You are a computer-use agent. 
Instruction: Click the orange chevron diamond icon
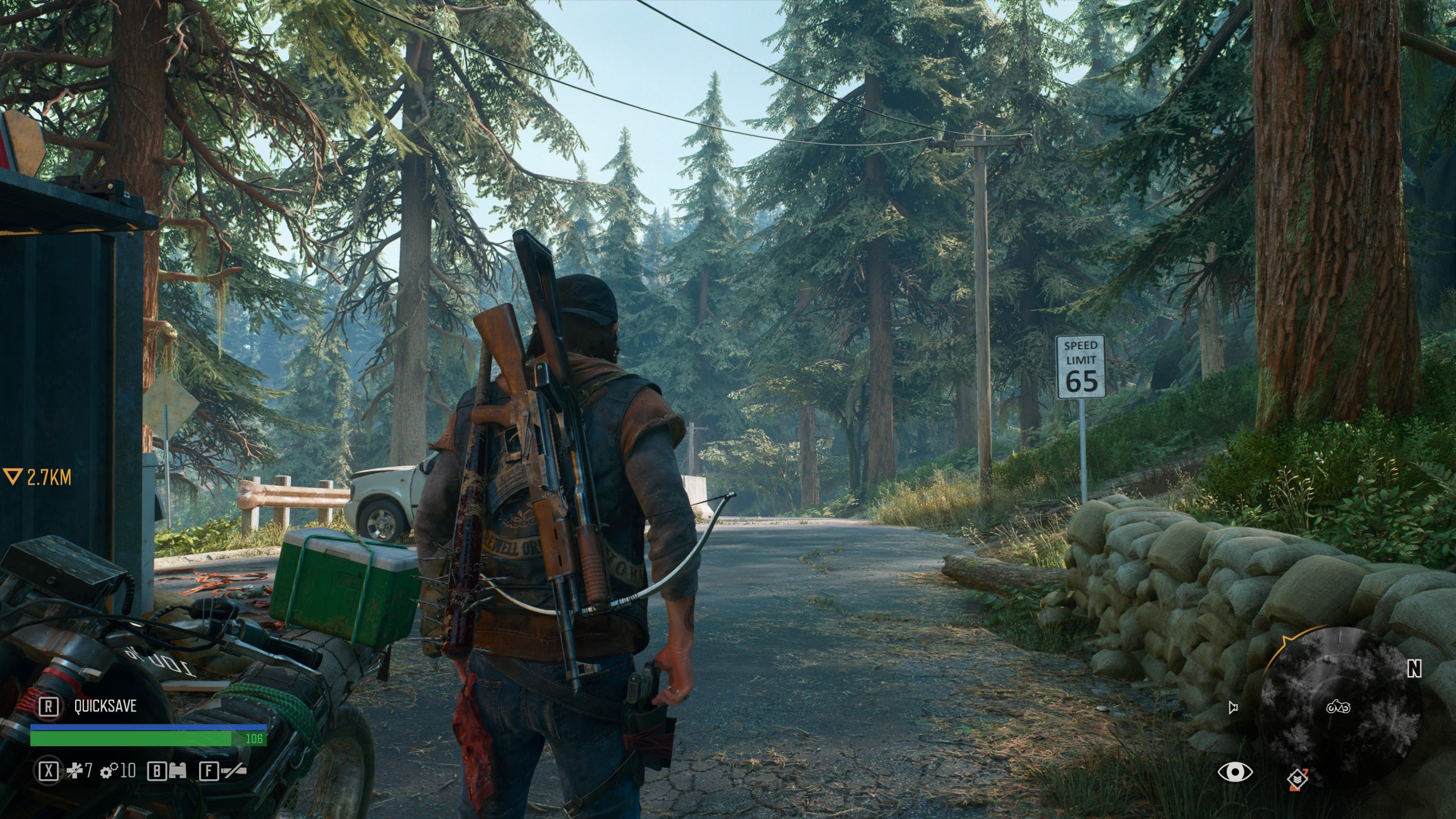[1297, 778]
